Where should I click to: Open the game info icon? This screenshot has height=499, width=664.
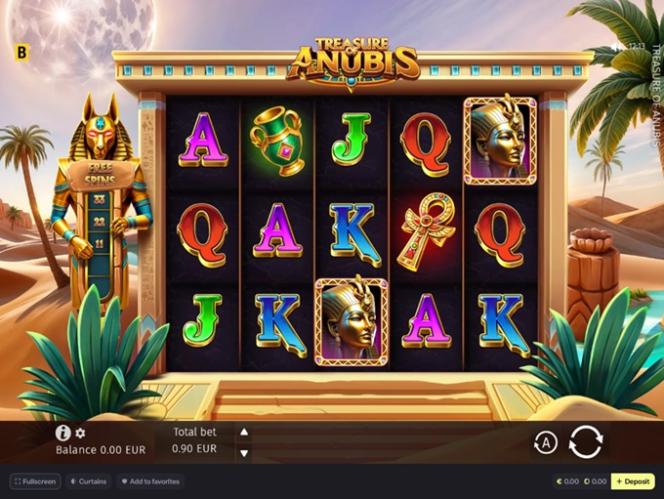click(63, 433)
